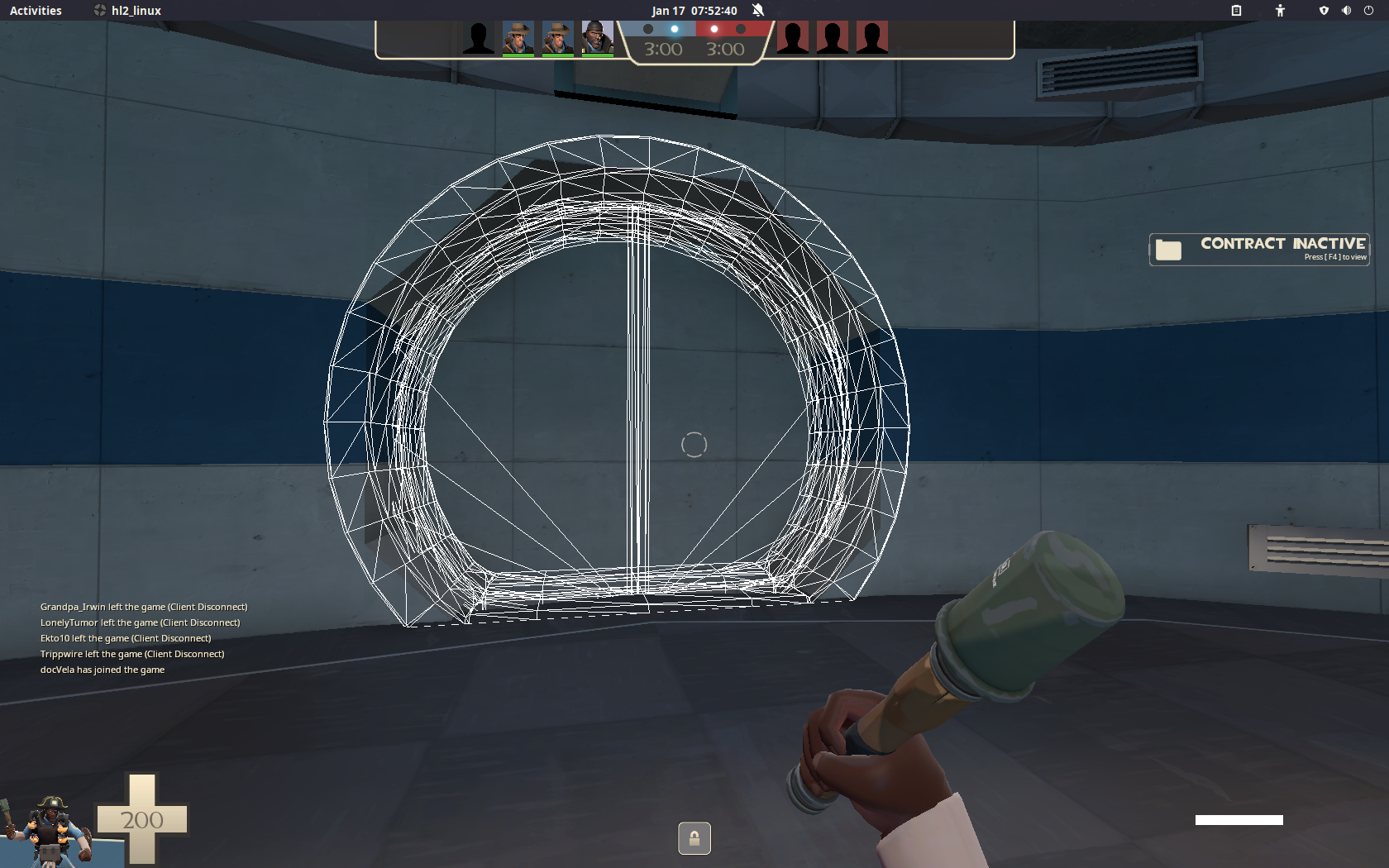
Task: Select the Demoman avatar on the scoreboard
Action: point(598,36)
